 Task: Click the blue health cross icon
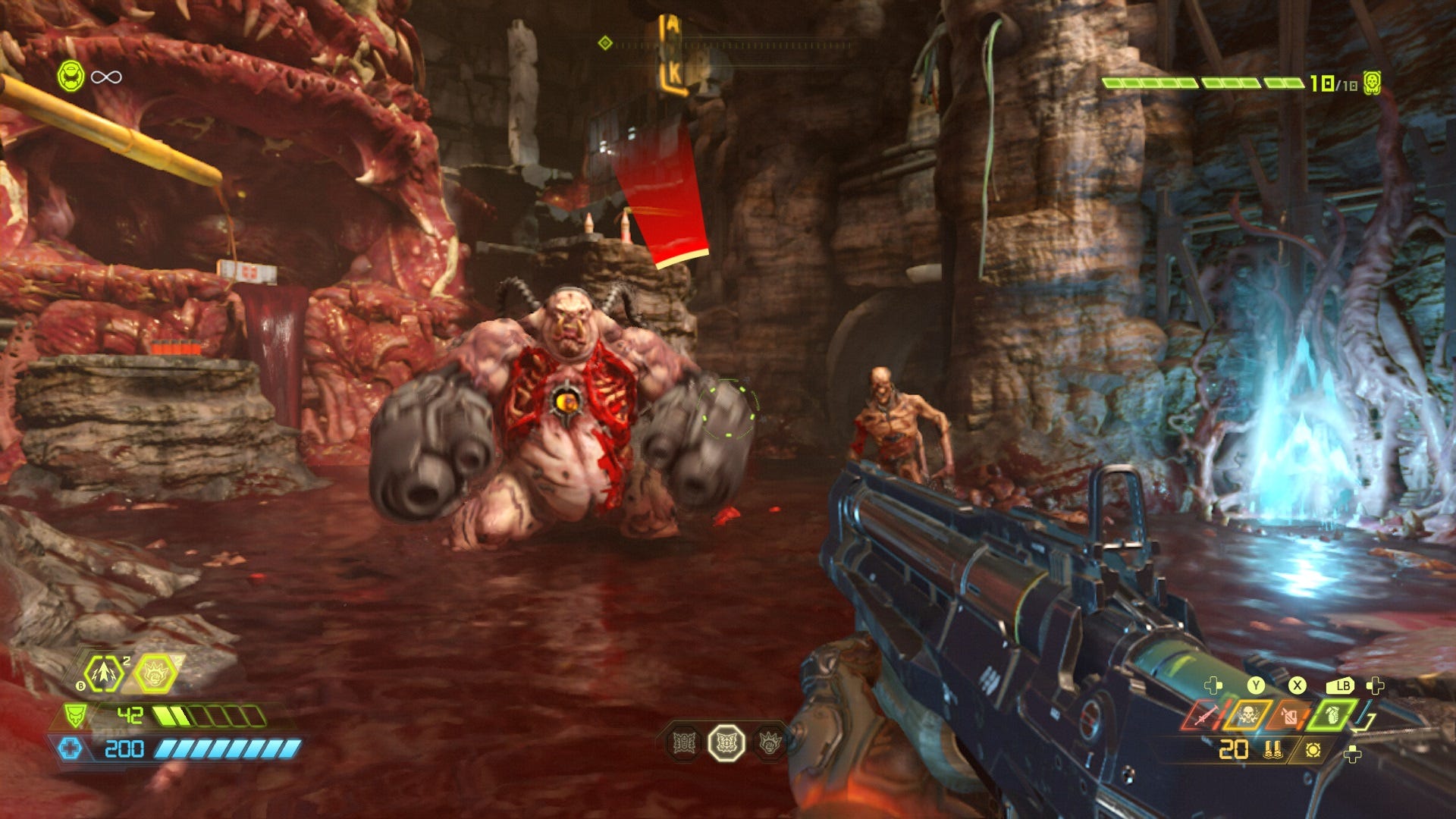pyautogui.click(x=70, y=749)
